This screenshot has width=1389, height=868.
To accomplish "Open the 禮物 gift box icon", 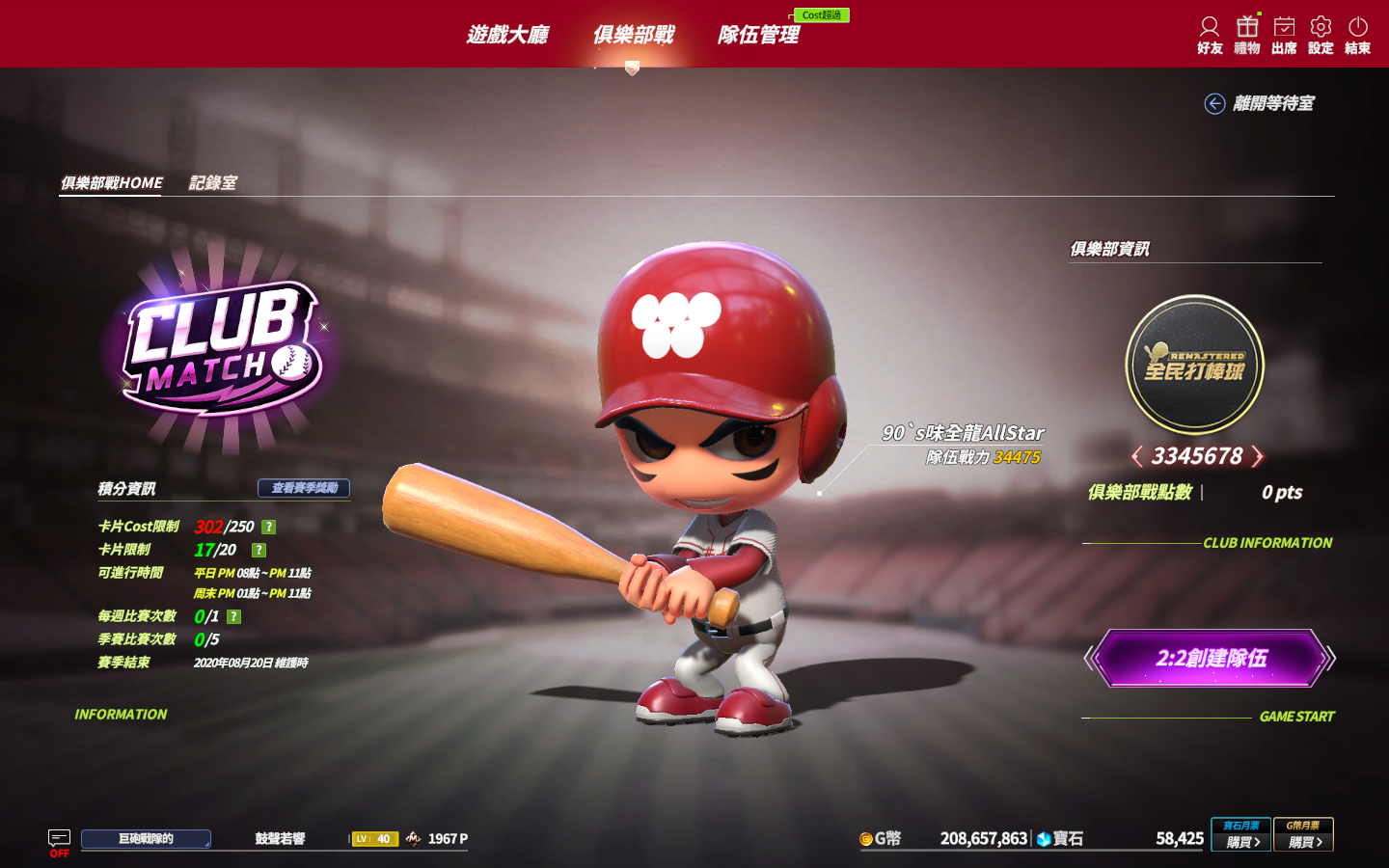I will (1247, 35).
